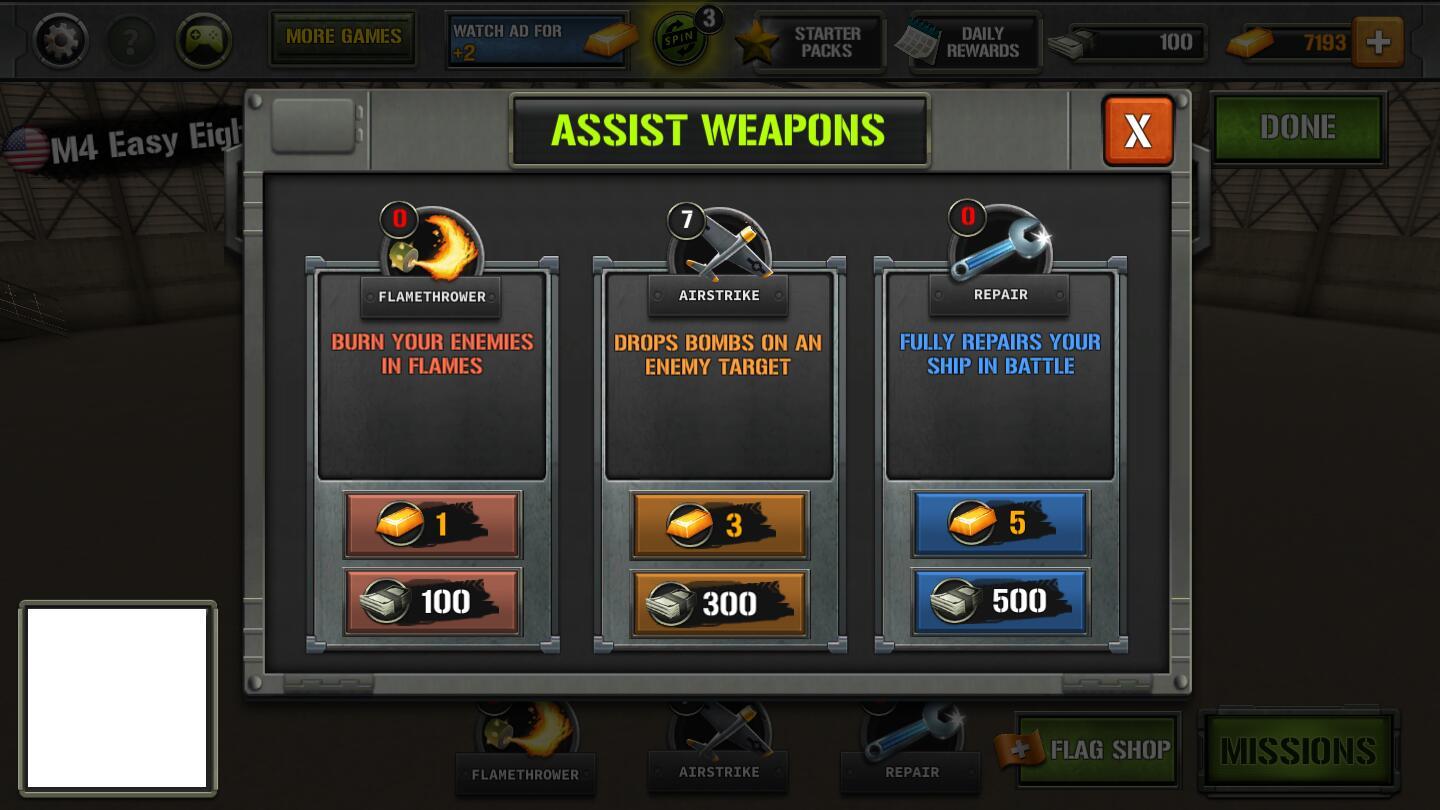Screen dimensions: 1440x810
Task: Add more gold with plus button
Action: [1378, 42]
